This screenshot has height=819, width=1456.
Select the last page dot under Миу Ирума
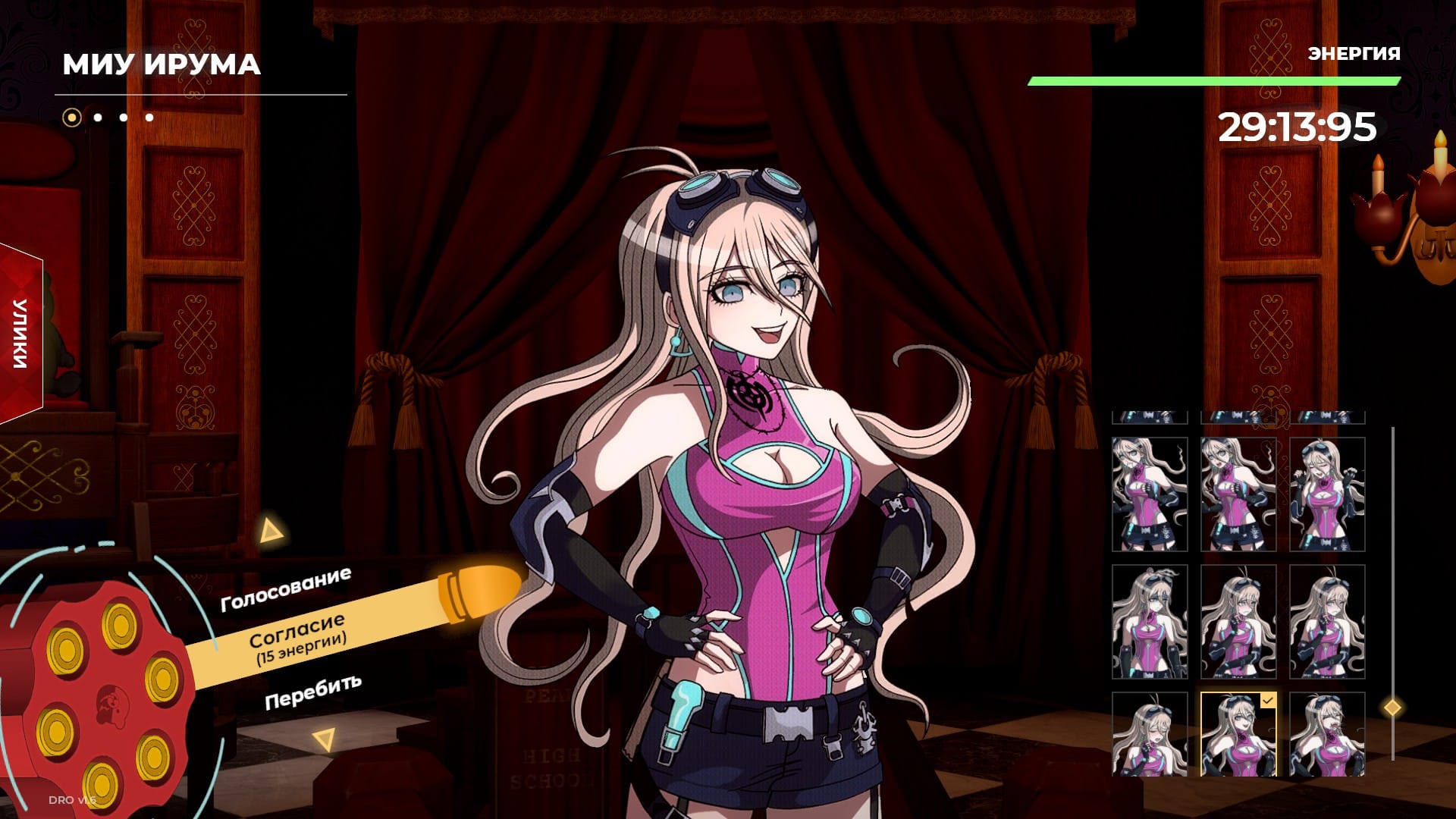pyautogui.click(x=149, y=118)
